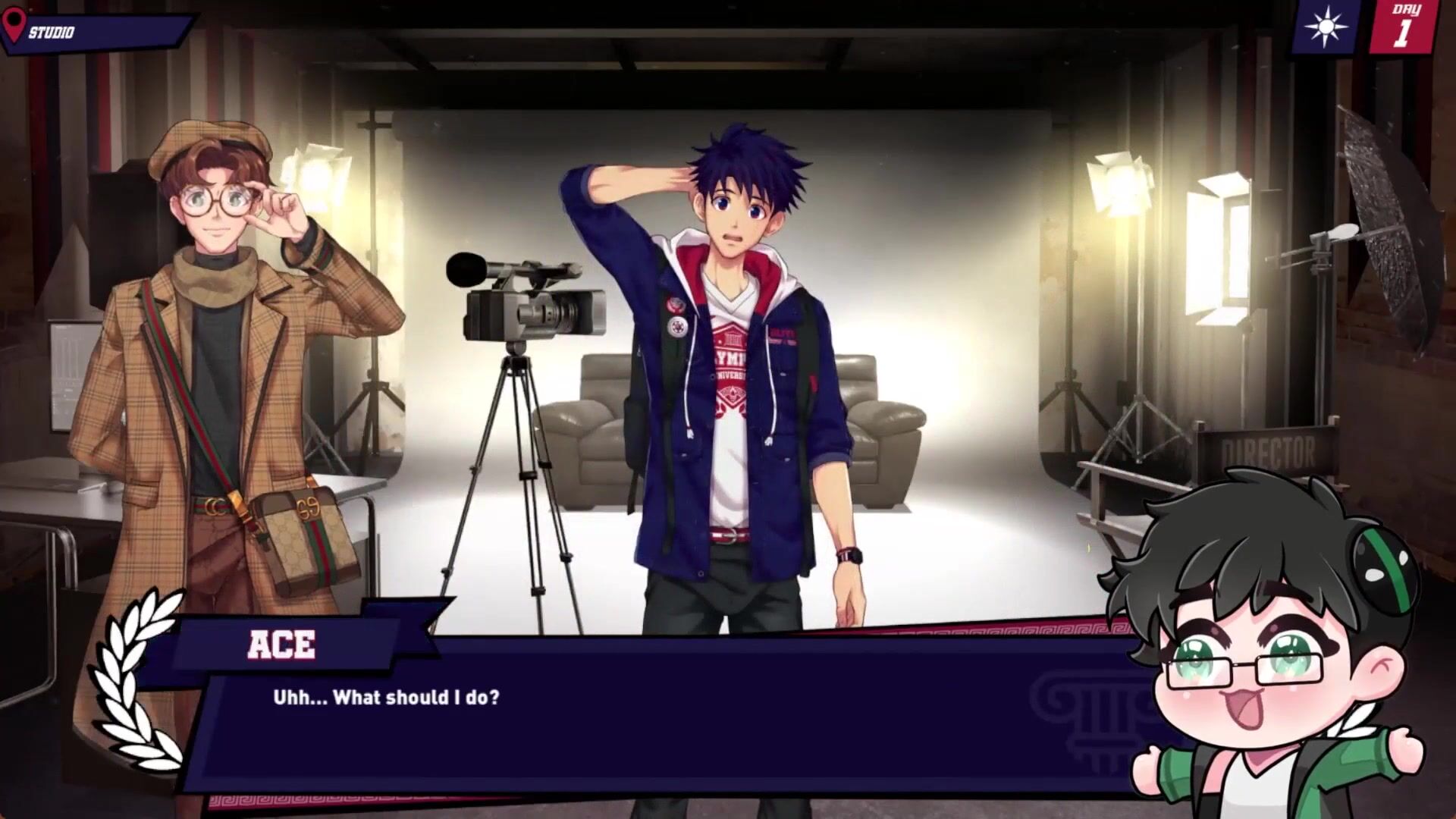Select the sun time-of-day icon
Screen dimensions: 1456x819
pyautogui.click(x=1326, y=28)
